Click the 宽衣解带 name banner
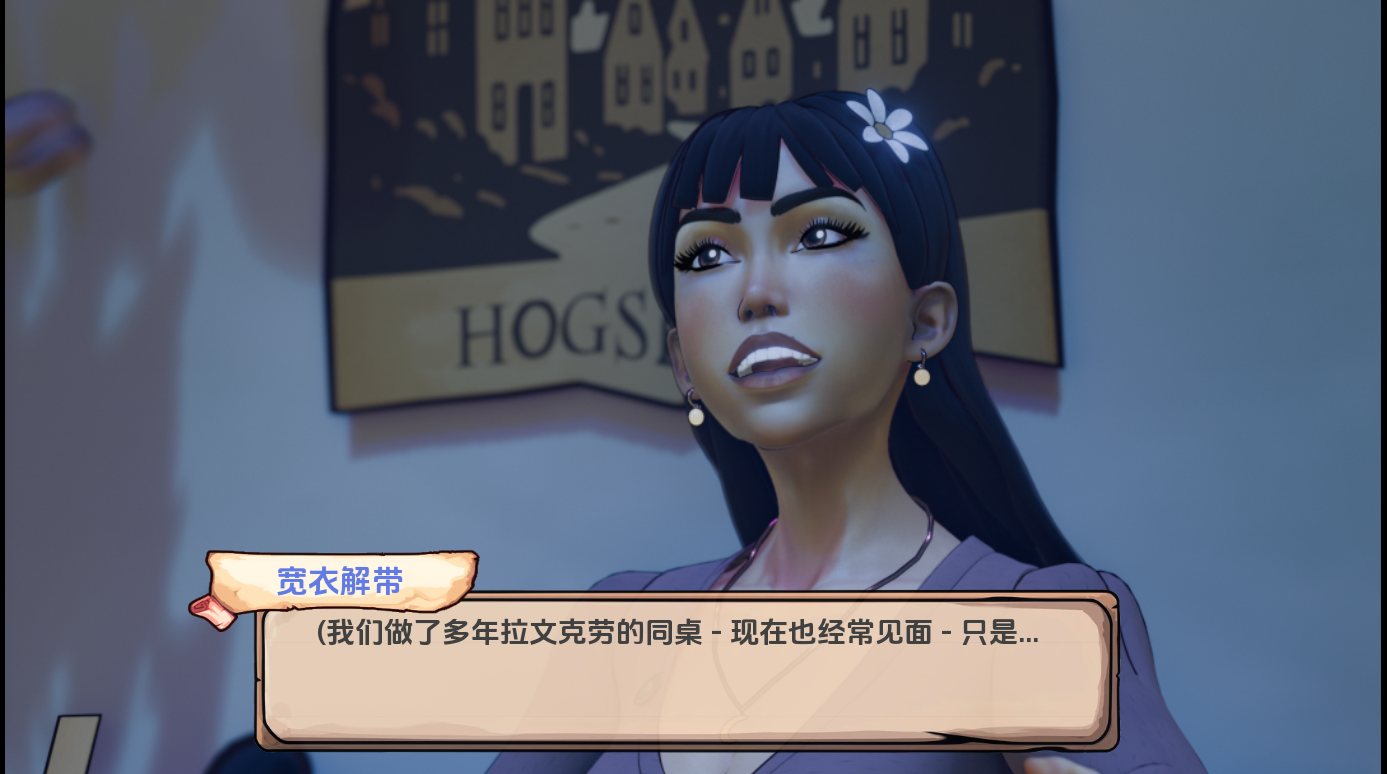 338,581
